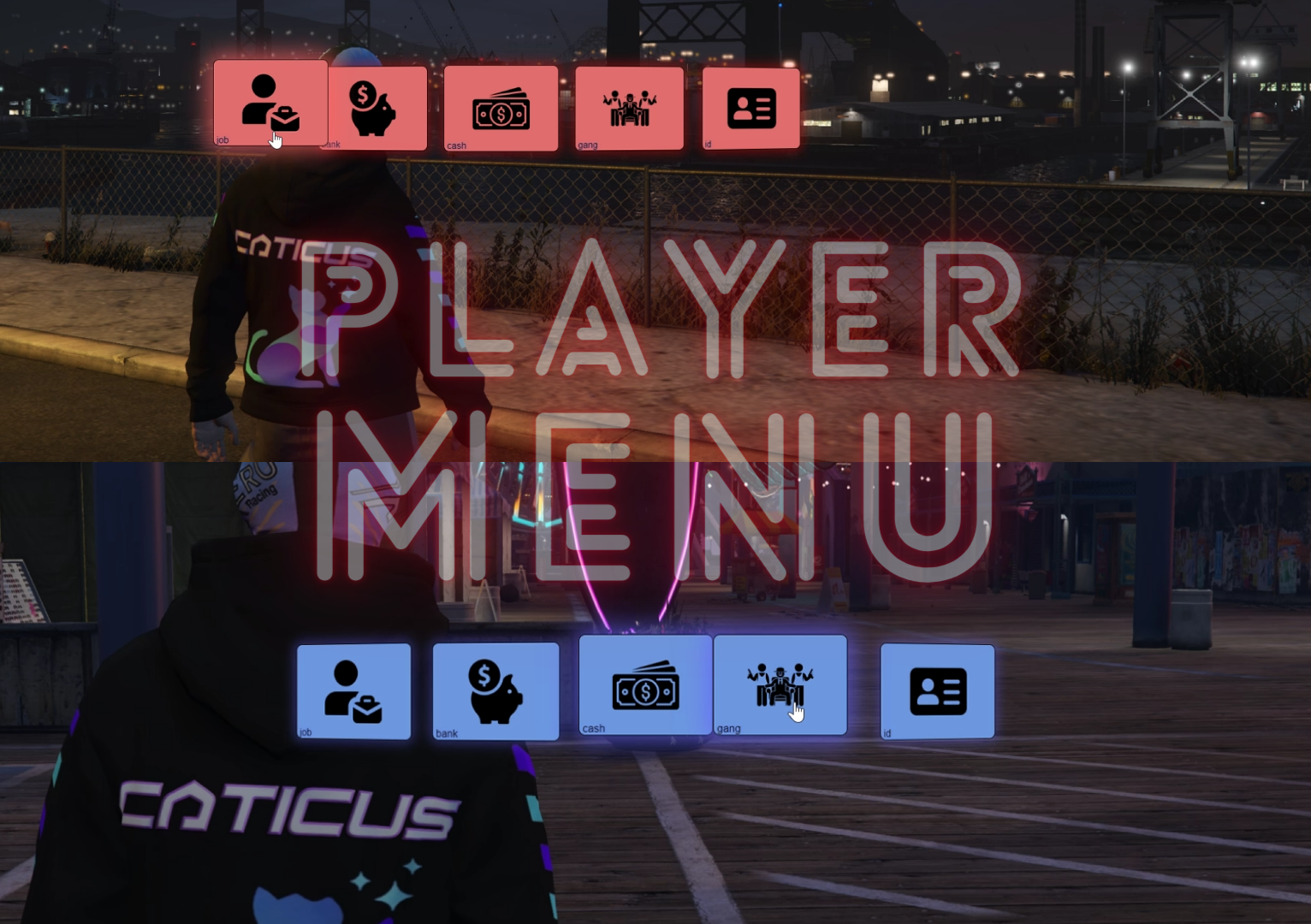Select the job briefcase icon in the red menu

coord(268,103)
